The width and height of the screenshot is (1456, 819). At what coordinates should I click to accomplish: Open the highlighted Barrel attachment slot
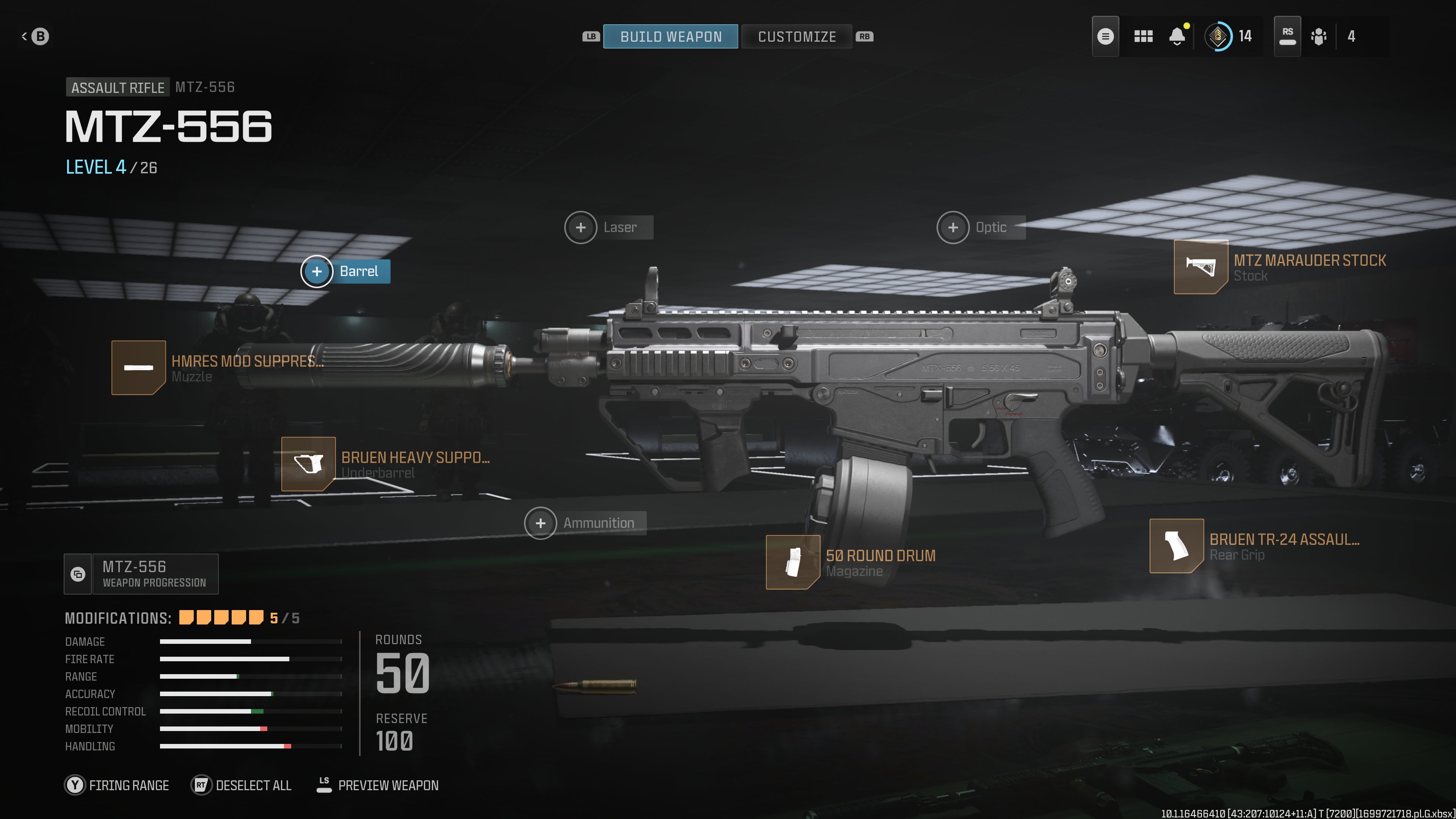pos(318,271)
